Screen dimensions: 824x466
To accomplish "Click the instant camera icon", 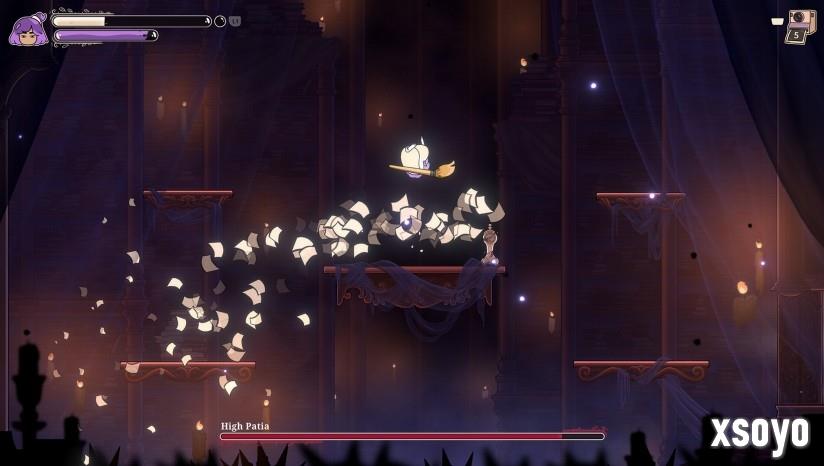I will [x=801, y=19].
